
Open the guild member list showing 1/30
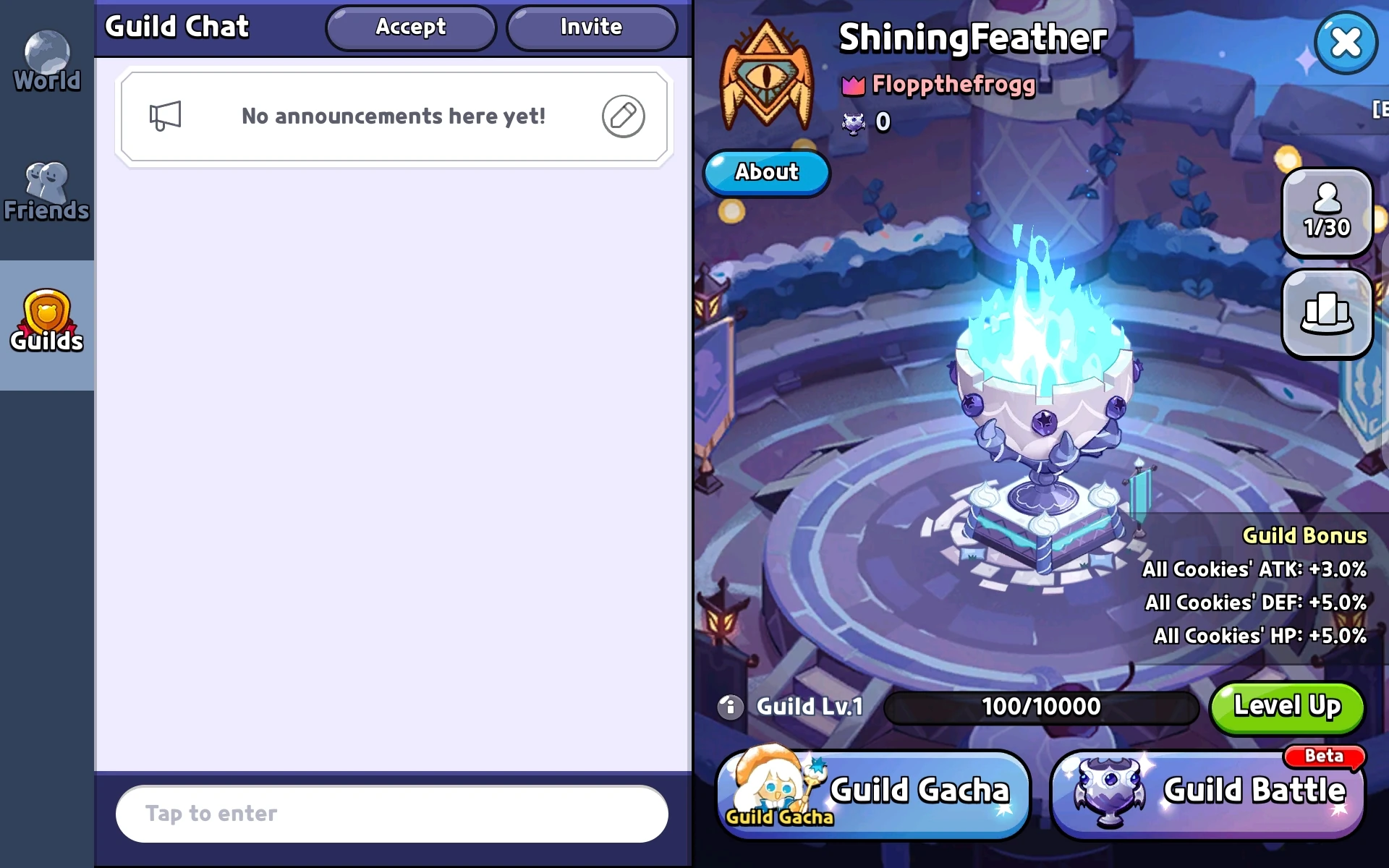[x=1327, y=212]
